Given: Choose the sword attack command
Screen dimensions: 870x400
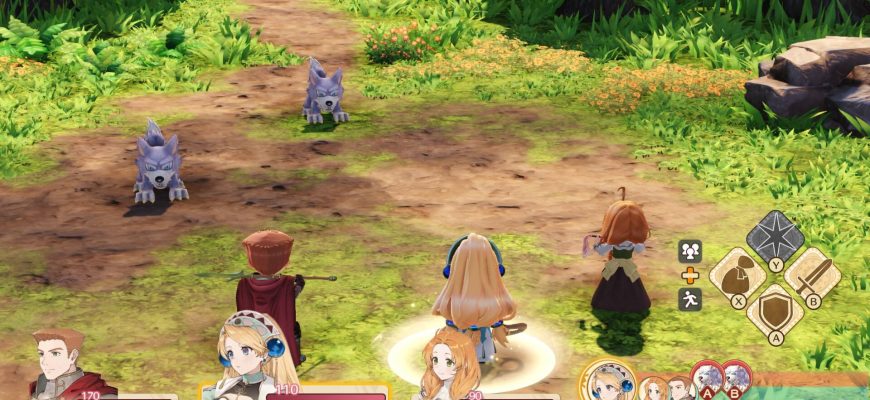Looking at the screenshot, I should point(812,276).
